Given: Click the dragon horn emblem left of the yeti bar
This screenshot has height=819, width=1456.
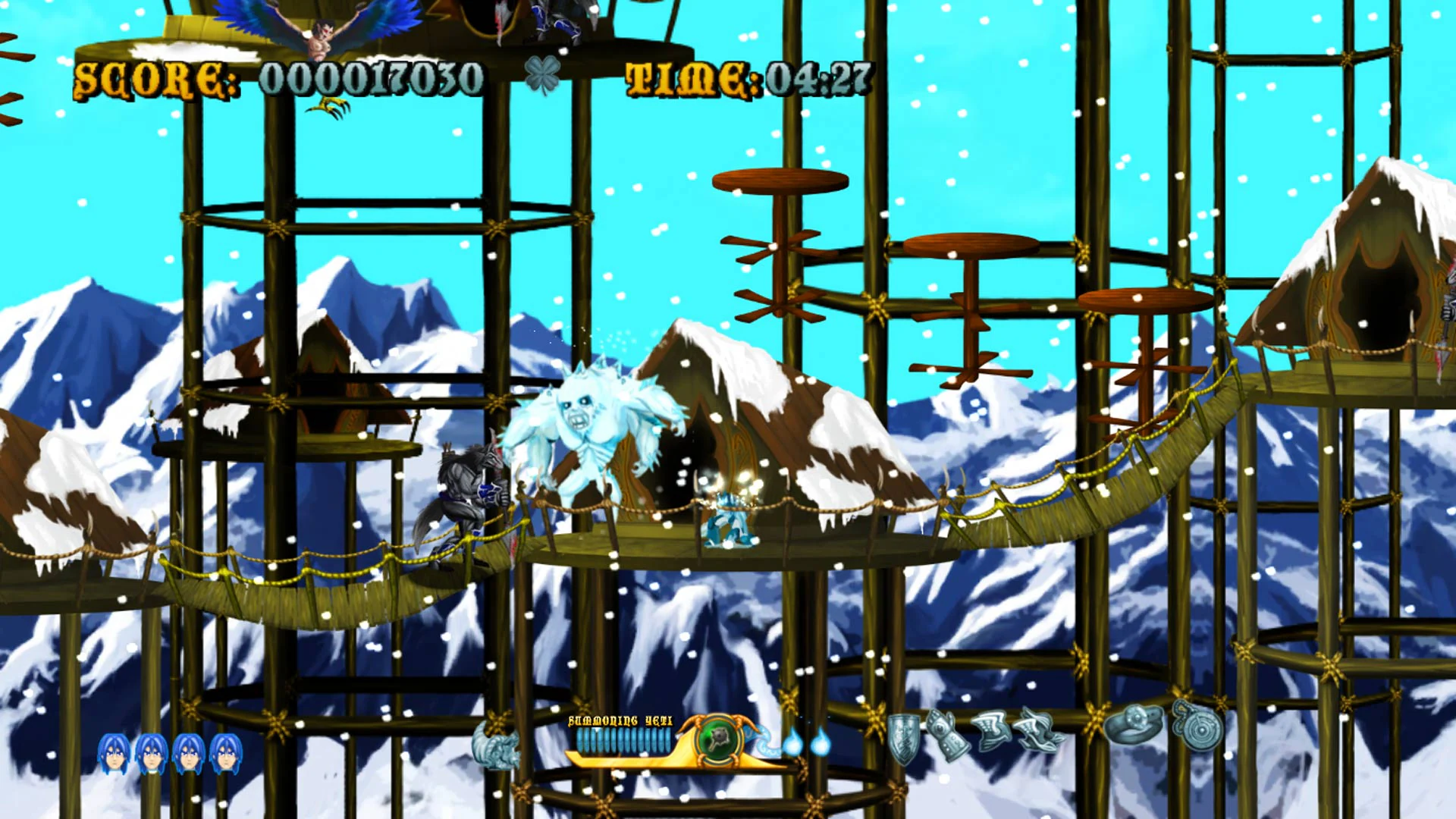Looking at the screenshot, I should [x=494, y=747].
